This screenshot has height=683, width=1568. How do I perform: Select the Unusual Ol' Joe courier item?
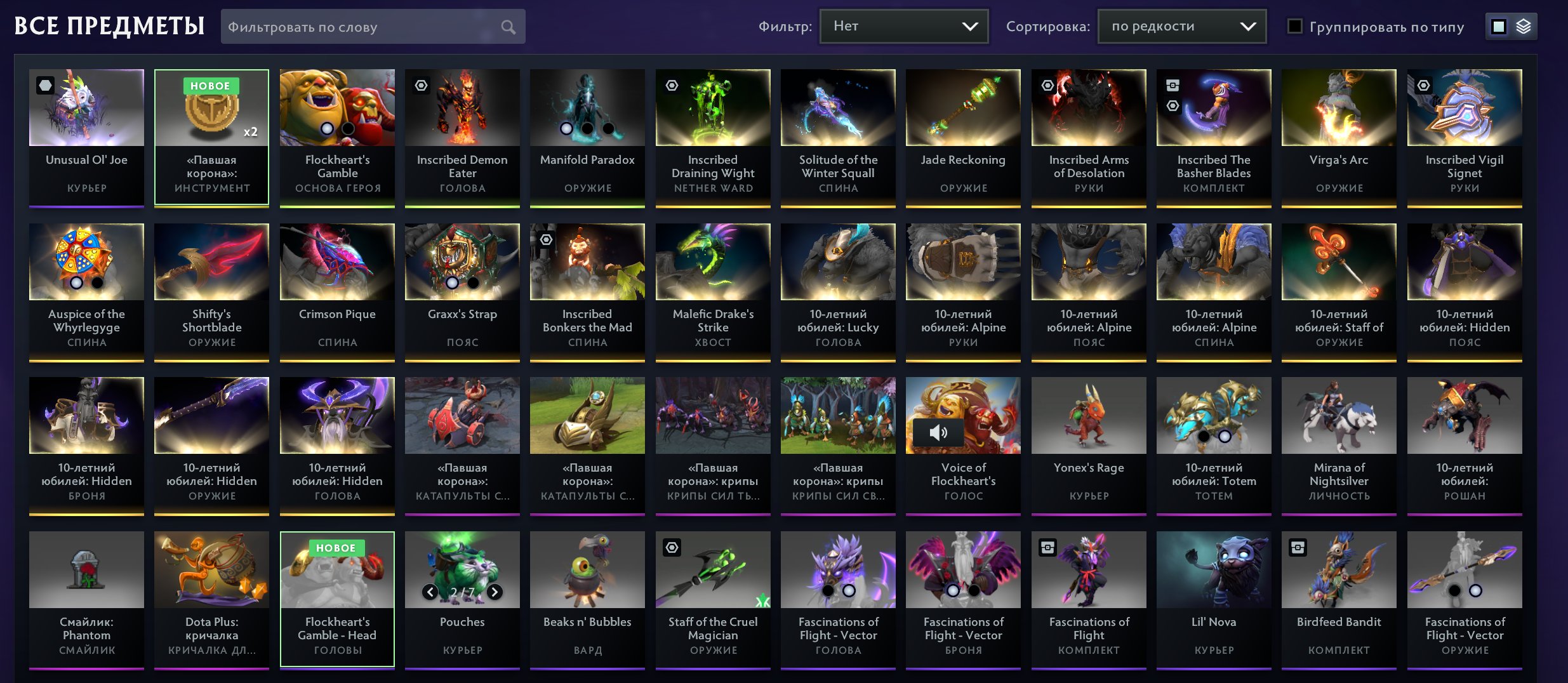86,138
